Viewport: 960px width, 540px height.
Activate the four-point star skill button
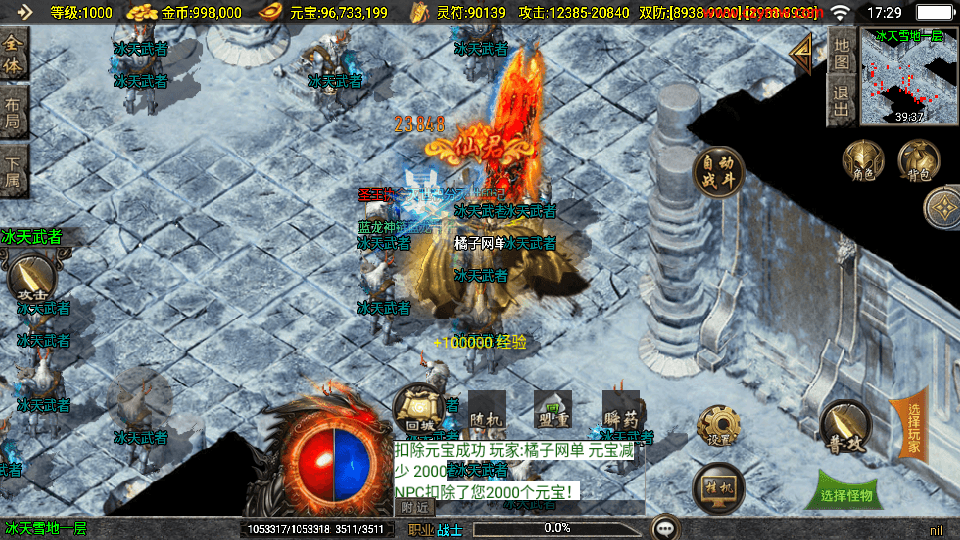[x=943, y=208]
